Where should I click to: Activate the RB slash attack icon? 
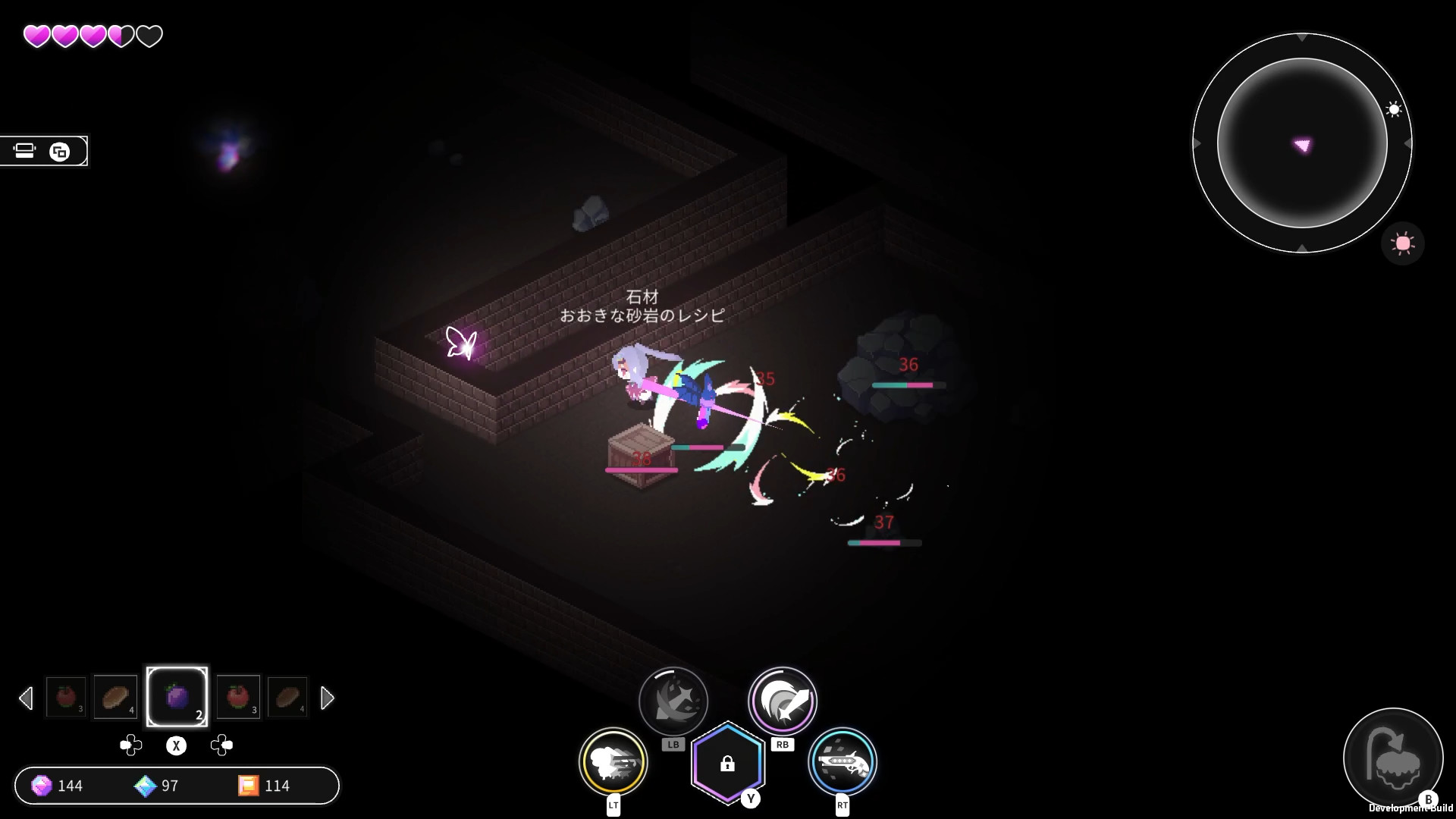click(x=783, y=701)
